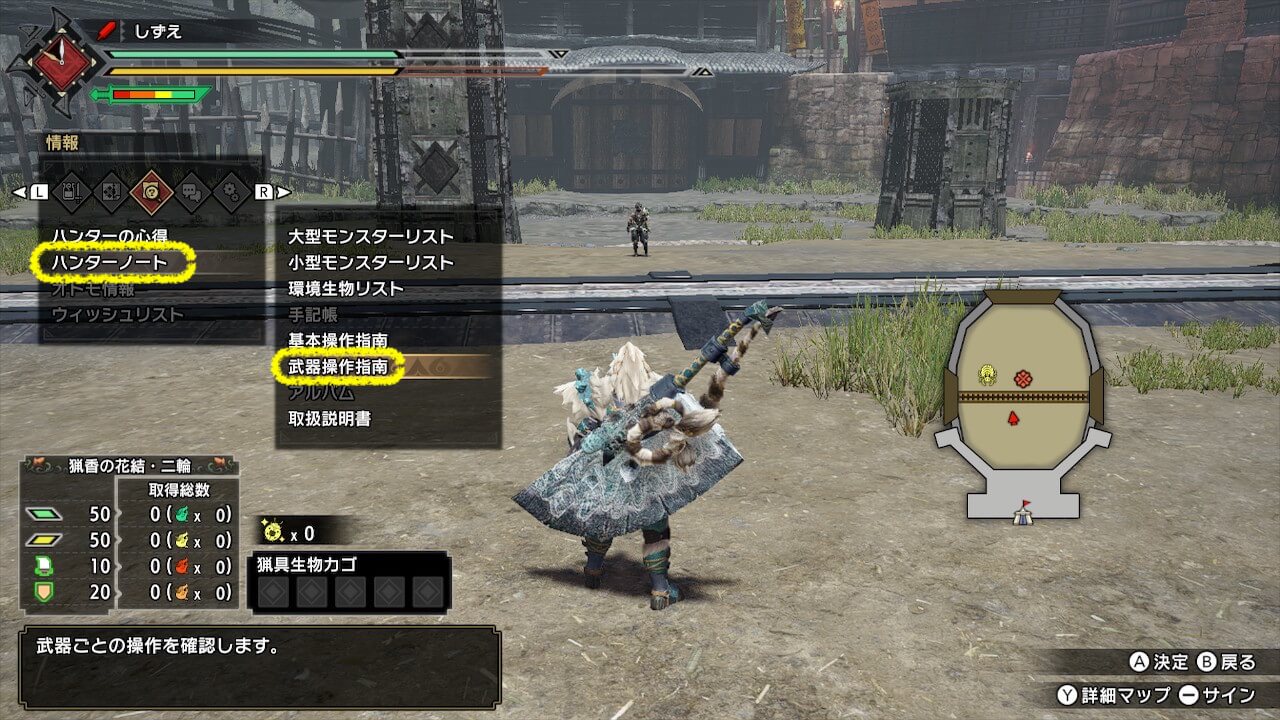The height and width of the screenshot is (720, 1280).
Task: Choose the オトモ情報 entry
Action: click(93, 289)
